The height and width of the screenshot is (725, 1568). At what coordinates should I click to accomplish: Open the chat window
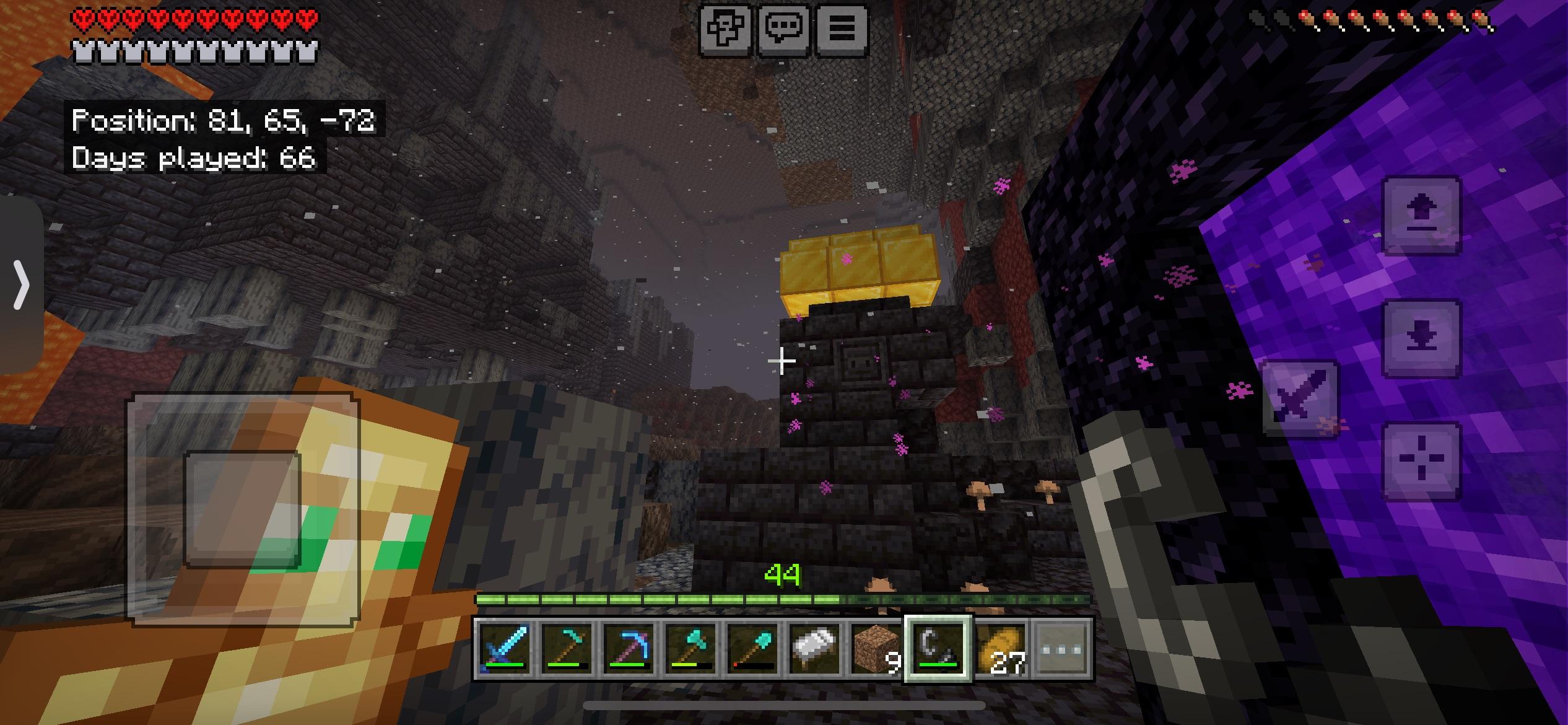[x=783, y=29]
